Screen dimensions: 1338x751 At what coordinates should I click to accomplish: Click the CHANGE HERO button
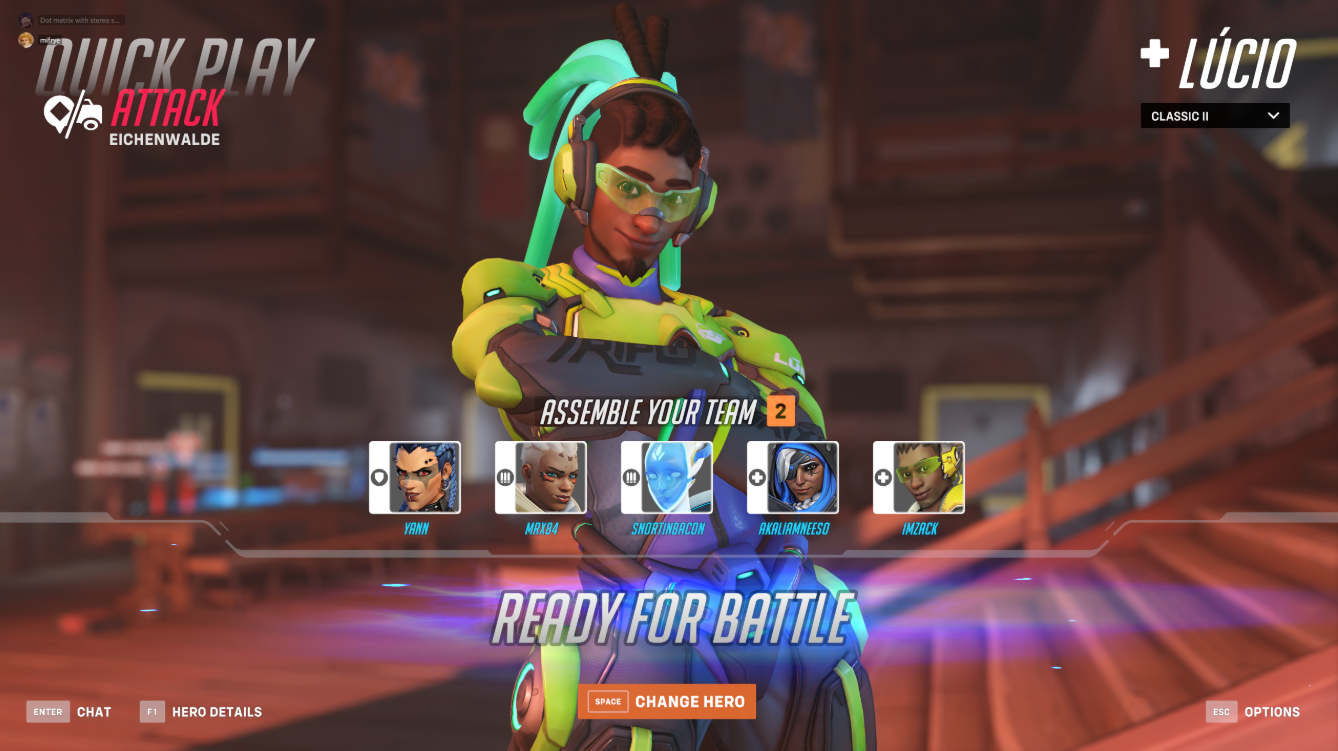pos(666,701)
